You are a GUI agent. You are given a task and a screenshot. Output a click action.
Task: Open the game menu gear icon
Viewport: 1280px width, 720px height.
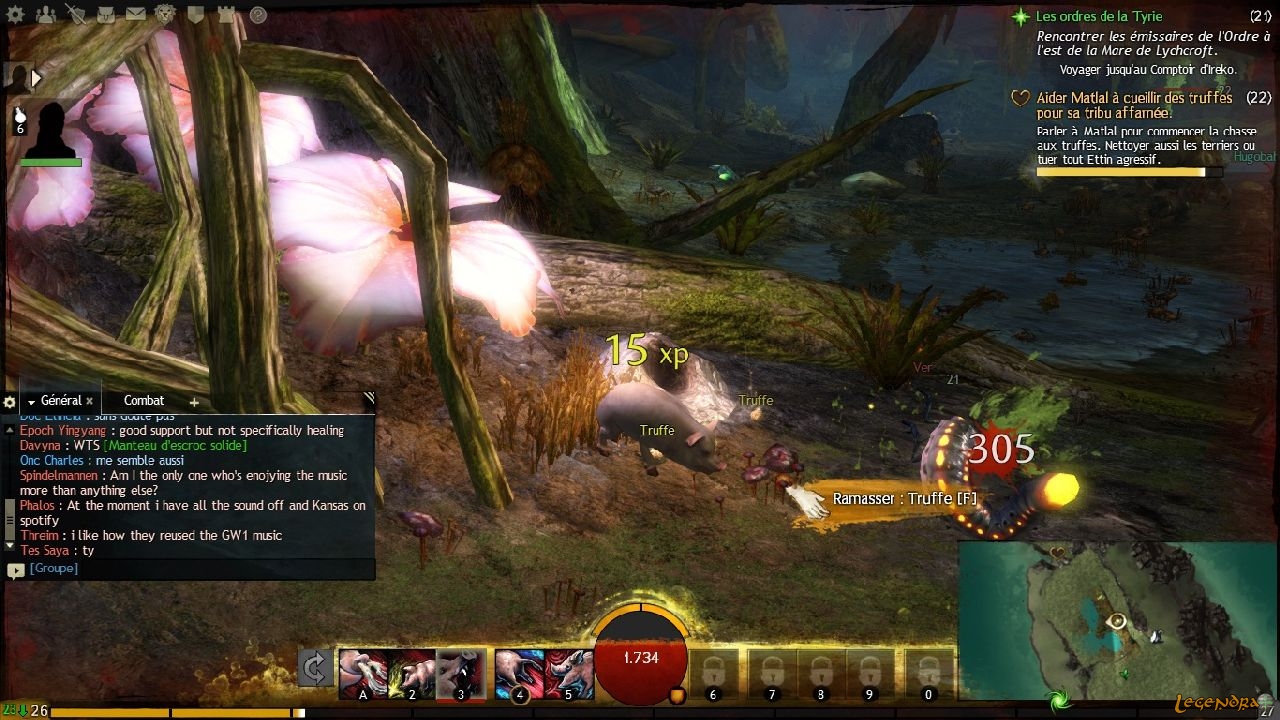(x=17, y=14)
